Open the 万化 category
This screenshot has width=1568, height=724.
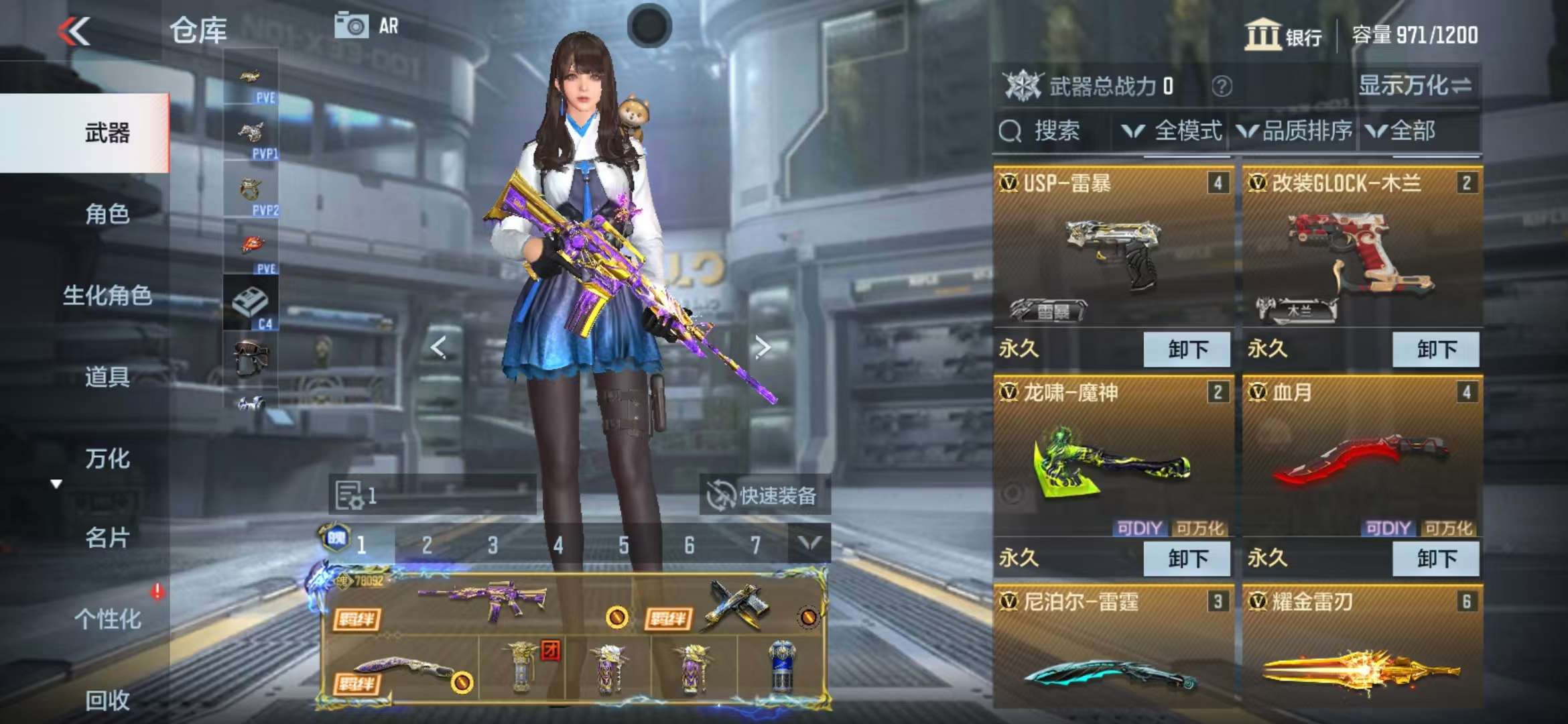pos(107,459)
